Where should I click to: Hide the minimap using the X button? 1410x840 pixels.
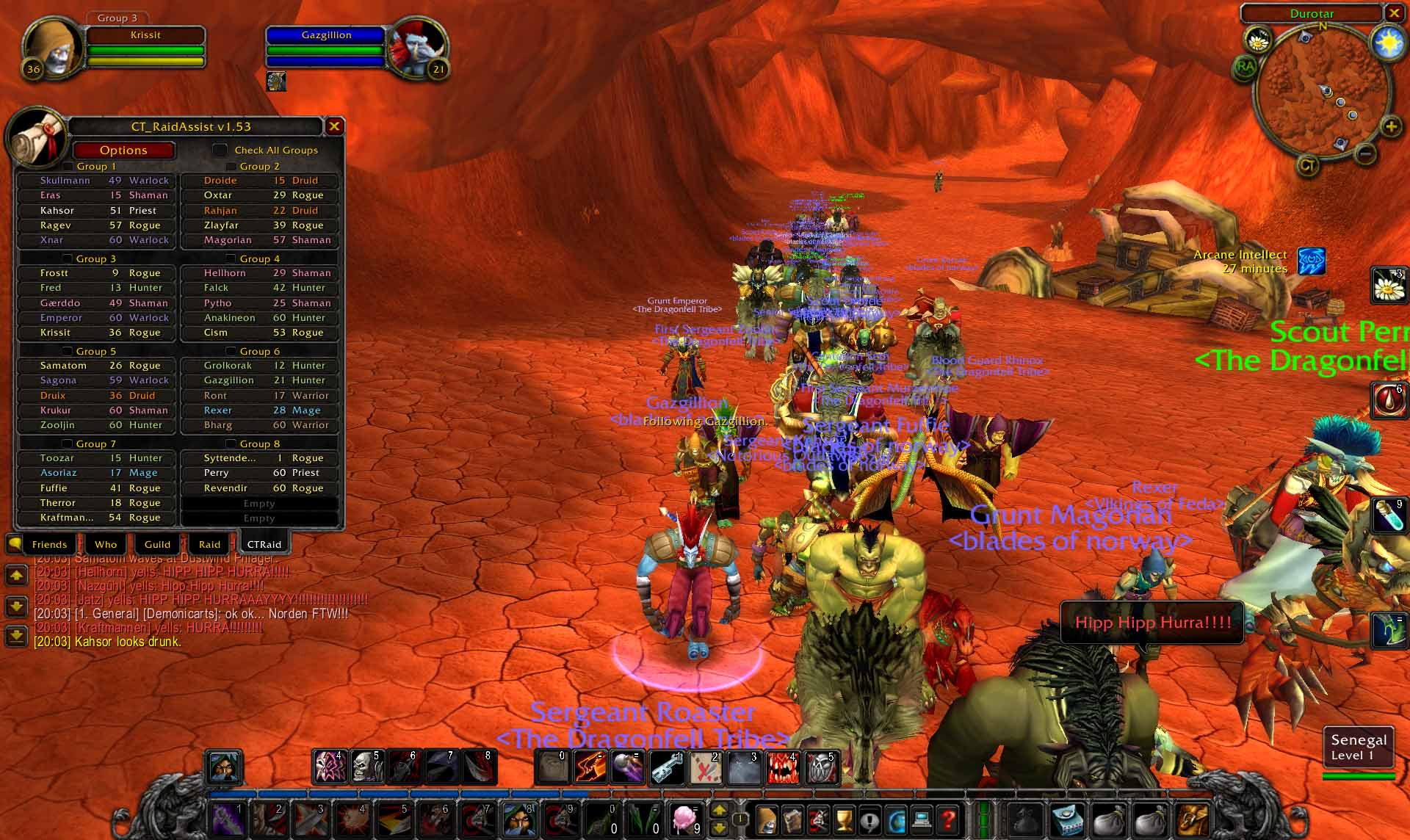click(x=1394, y=13)
